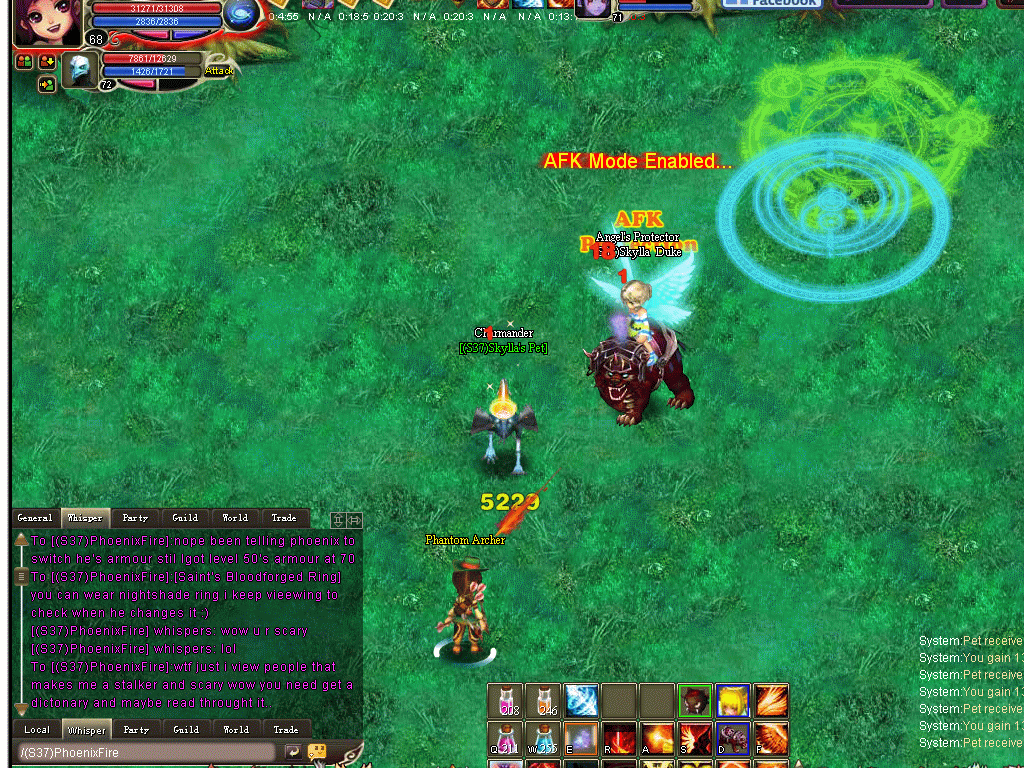1024x768 pixels.
Task: Click the blue swirl orb by health bar
Action: (240, 12)
